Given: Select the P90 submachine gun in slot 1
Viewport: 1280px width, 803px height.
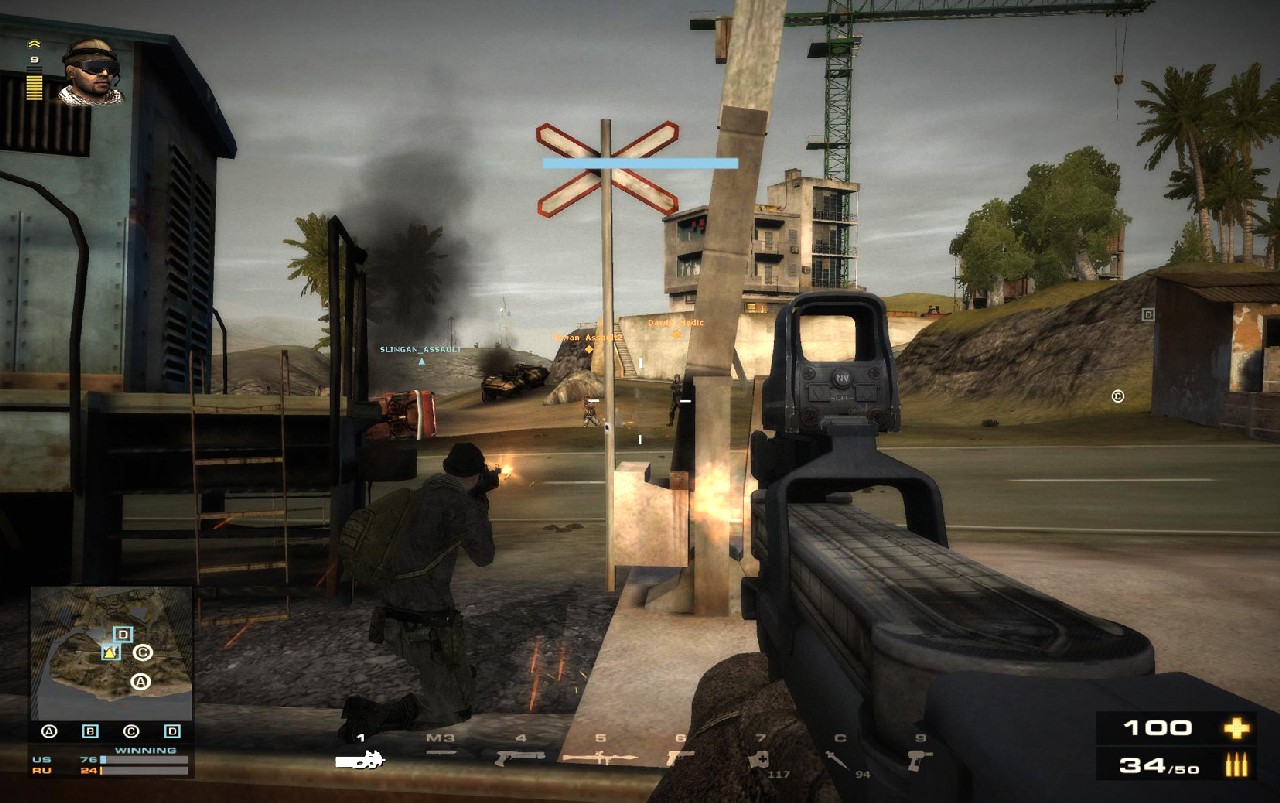Looking at the screenshot, I should pyautogui.click(x=360, y=760).
